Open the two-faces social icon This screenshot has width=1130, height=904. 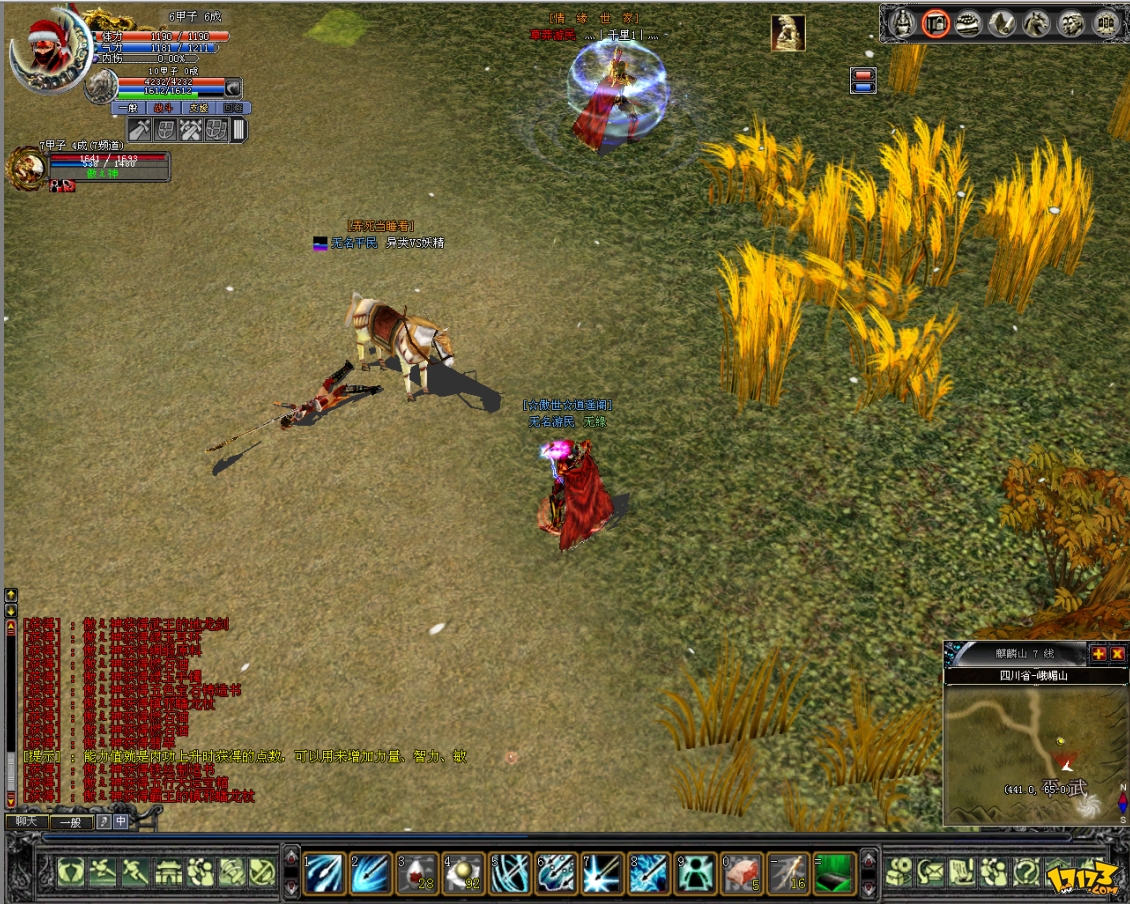(x=1070, y=23)
